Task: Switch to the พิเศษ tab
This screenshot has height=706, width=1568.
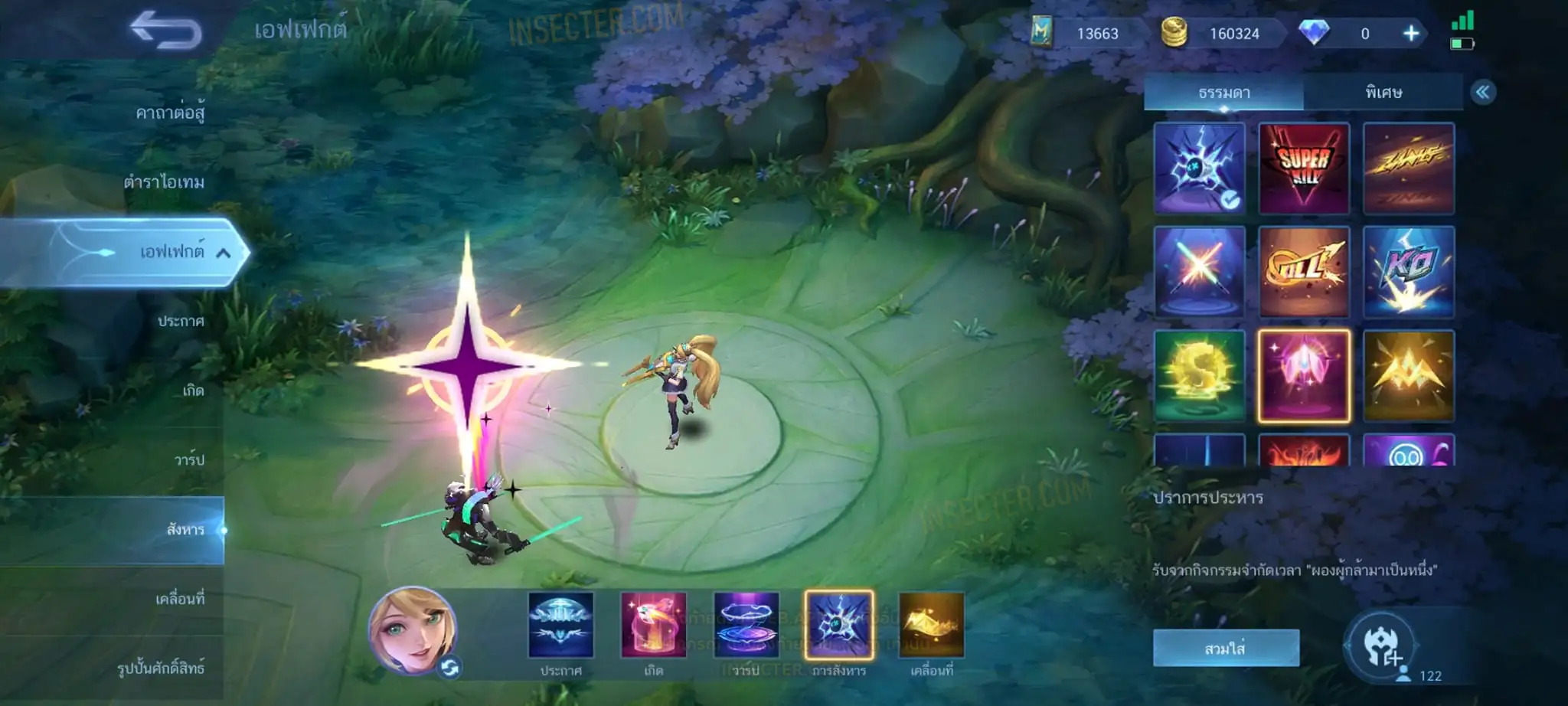Action: 1383,93
